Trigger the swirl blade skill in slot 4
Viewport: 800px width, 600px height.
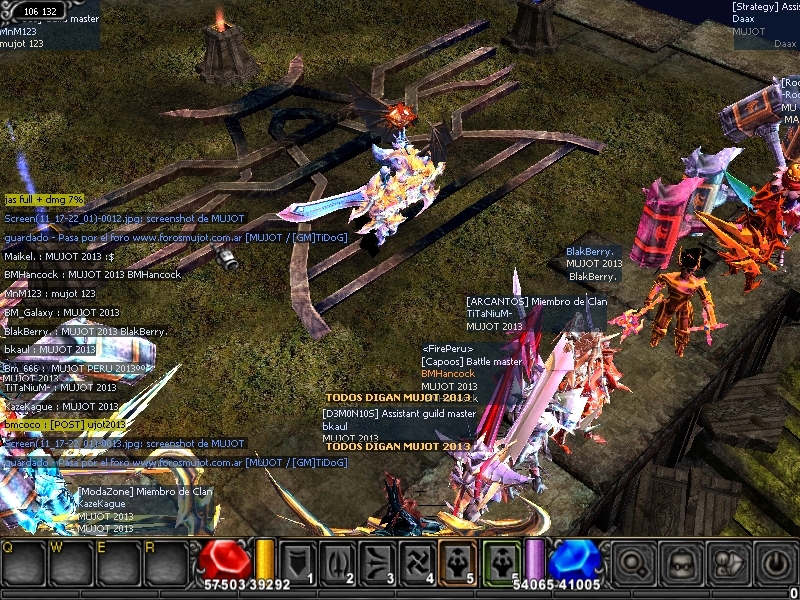(x=419, y=562)
